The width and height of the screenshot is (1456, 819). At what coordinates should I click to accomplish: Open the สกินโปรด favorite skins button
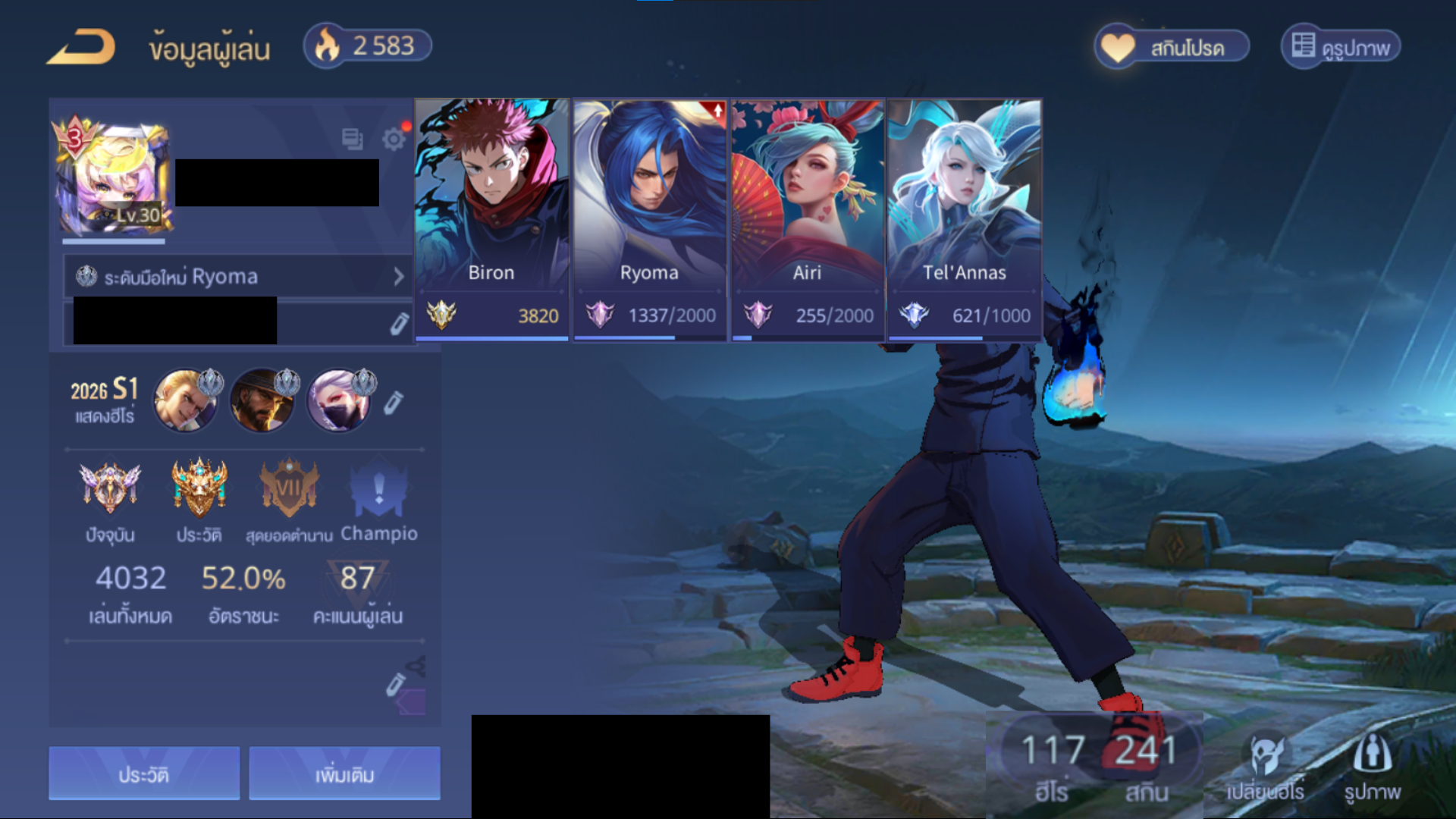pos(1172,47)
